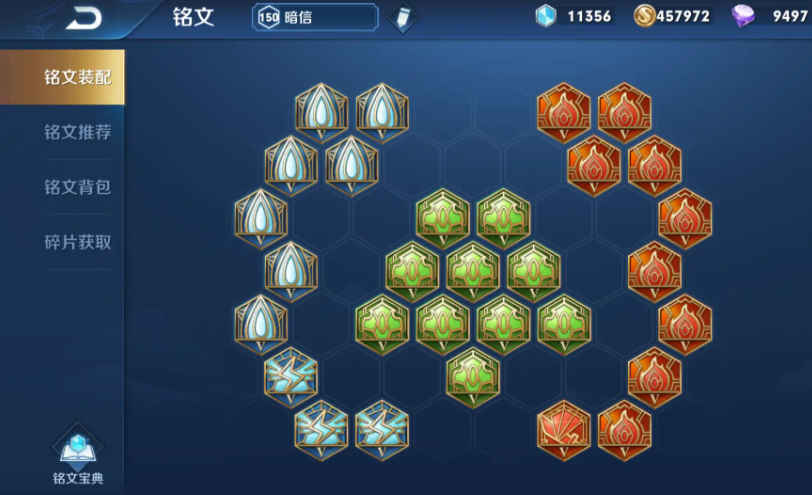Screen dimensions: 812x495
Task: Click the pencil rename icon
Action: pyautogui.click(x=402, y=18)
